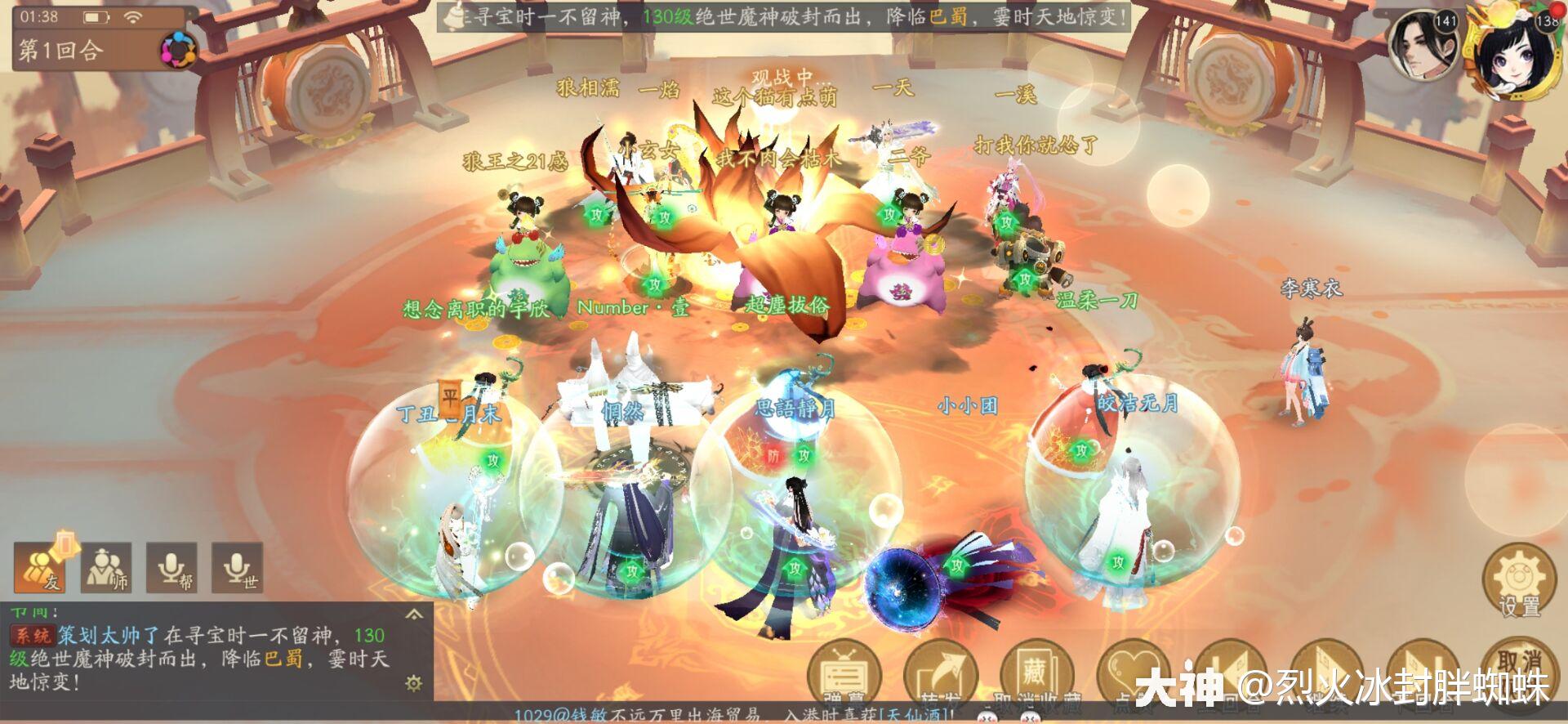Select level 141 male character portrait
This screenshot has width=1568, height=724.
[1423, 43]
